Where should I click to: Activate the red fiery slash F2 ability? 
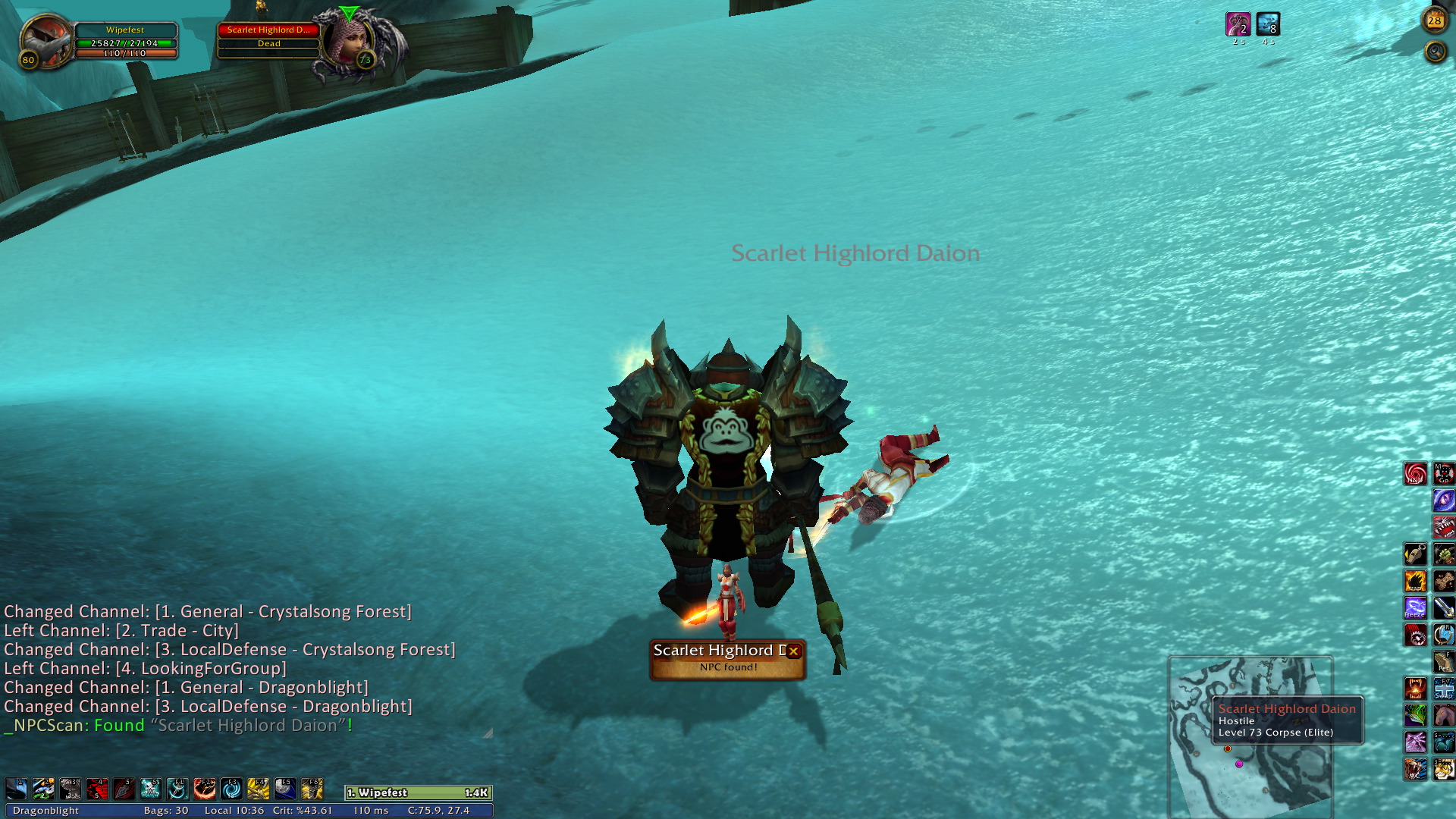click(x=205, y=789)
